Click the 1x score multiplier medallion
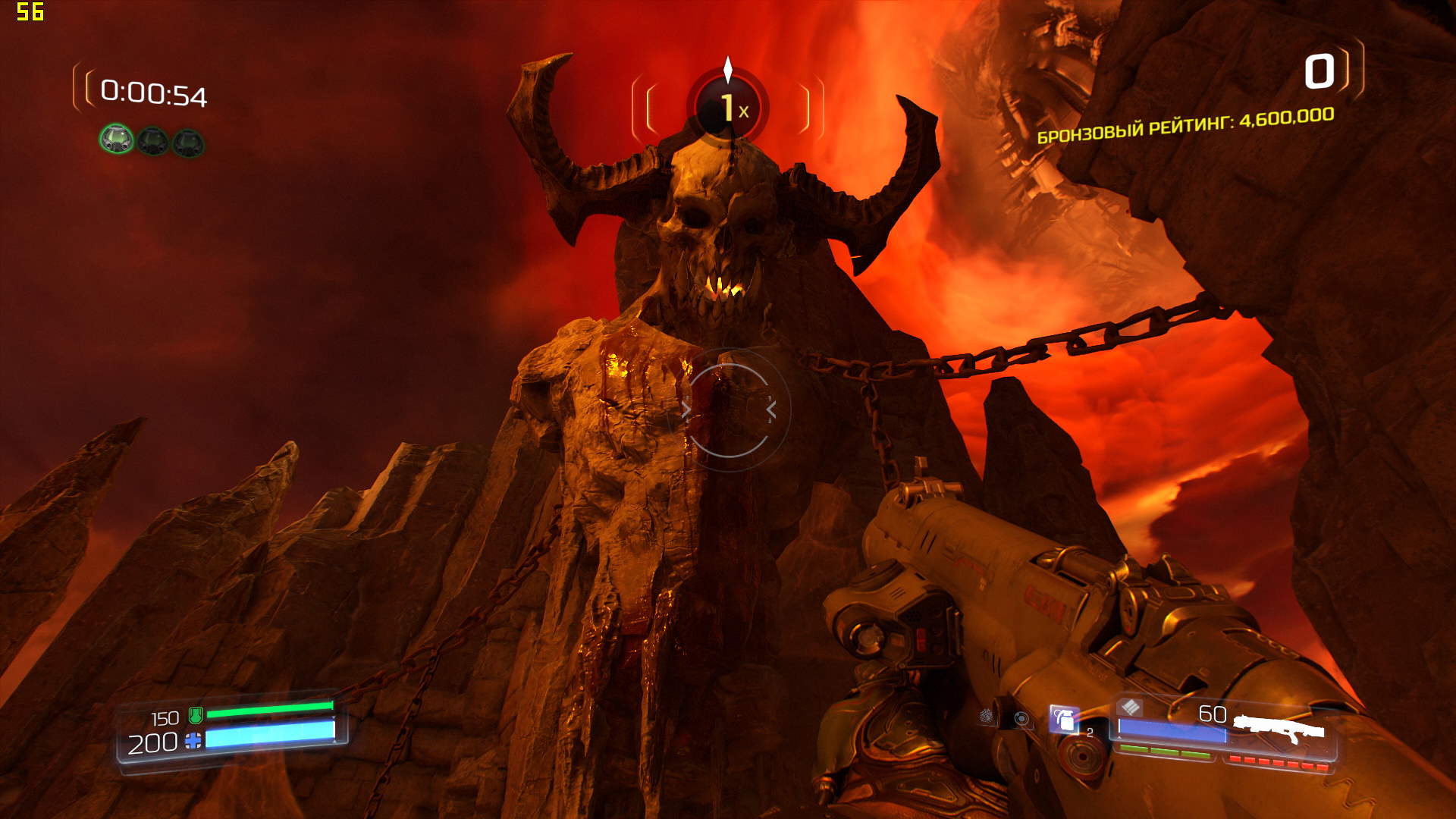This screenshot has height=819, width=1456. pyautogui.click(x=728, y=107)
